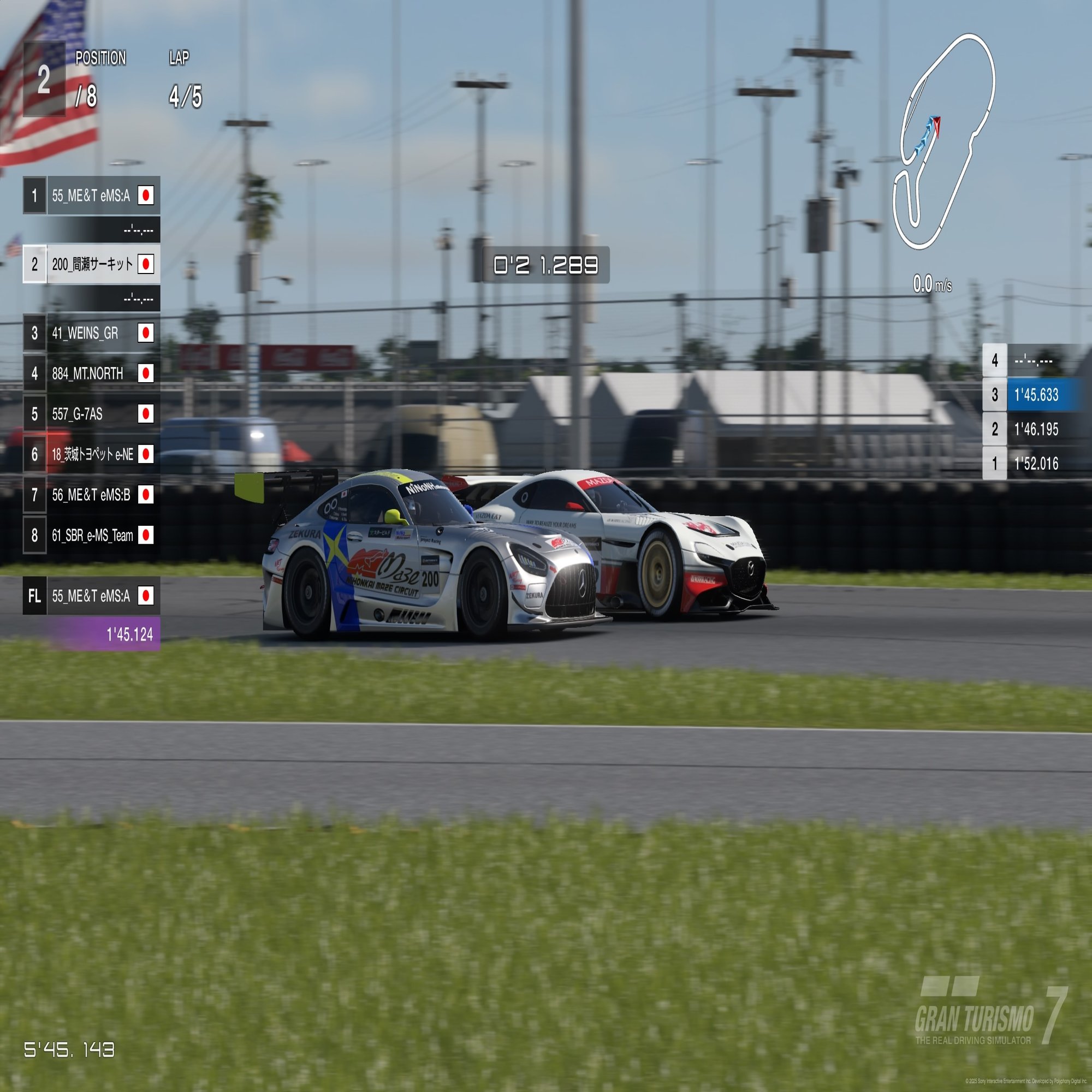Choose the 18_茨城トヨペット e-NE driver row

[92, 454]
